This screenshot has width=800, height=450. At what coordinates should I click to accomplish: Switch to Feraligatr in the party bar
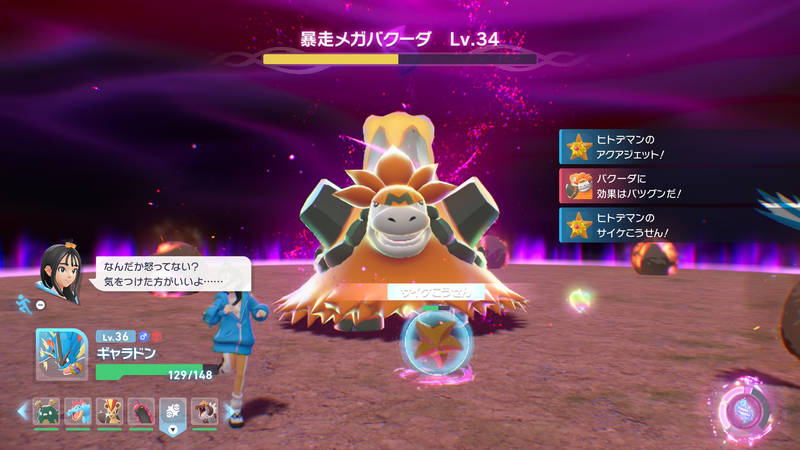tap(78, 411)
